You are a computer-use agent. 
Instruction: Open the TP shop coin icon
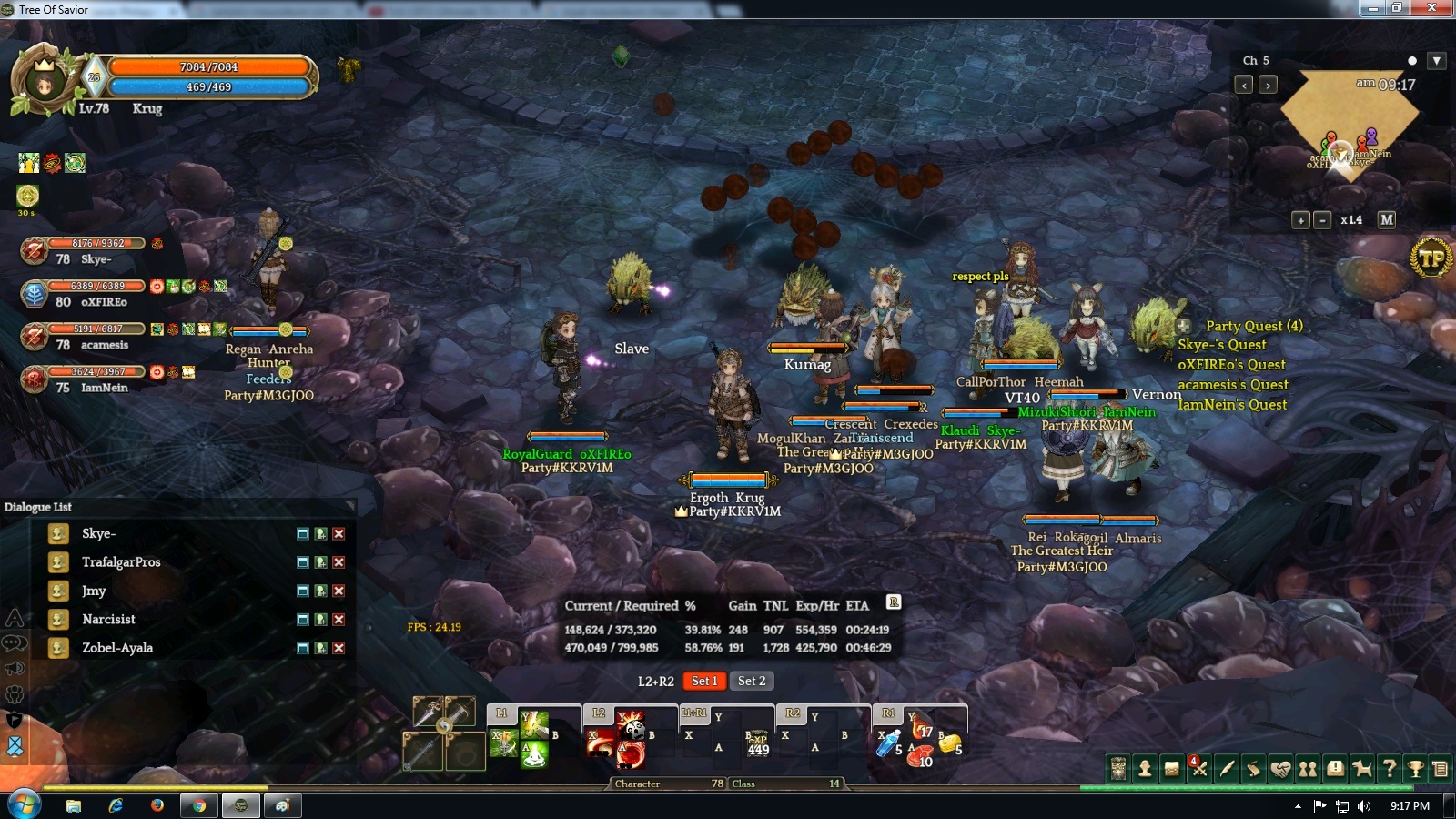point(1431,258)
